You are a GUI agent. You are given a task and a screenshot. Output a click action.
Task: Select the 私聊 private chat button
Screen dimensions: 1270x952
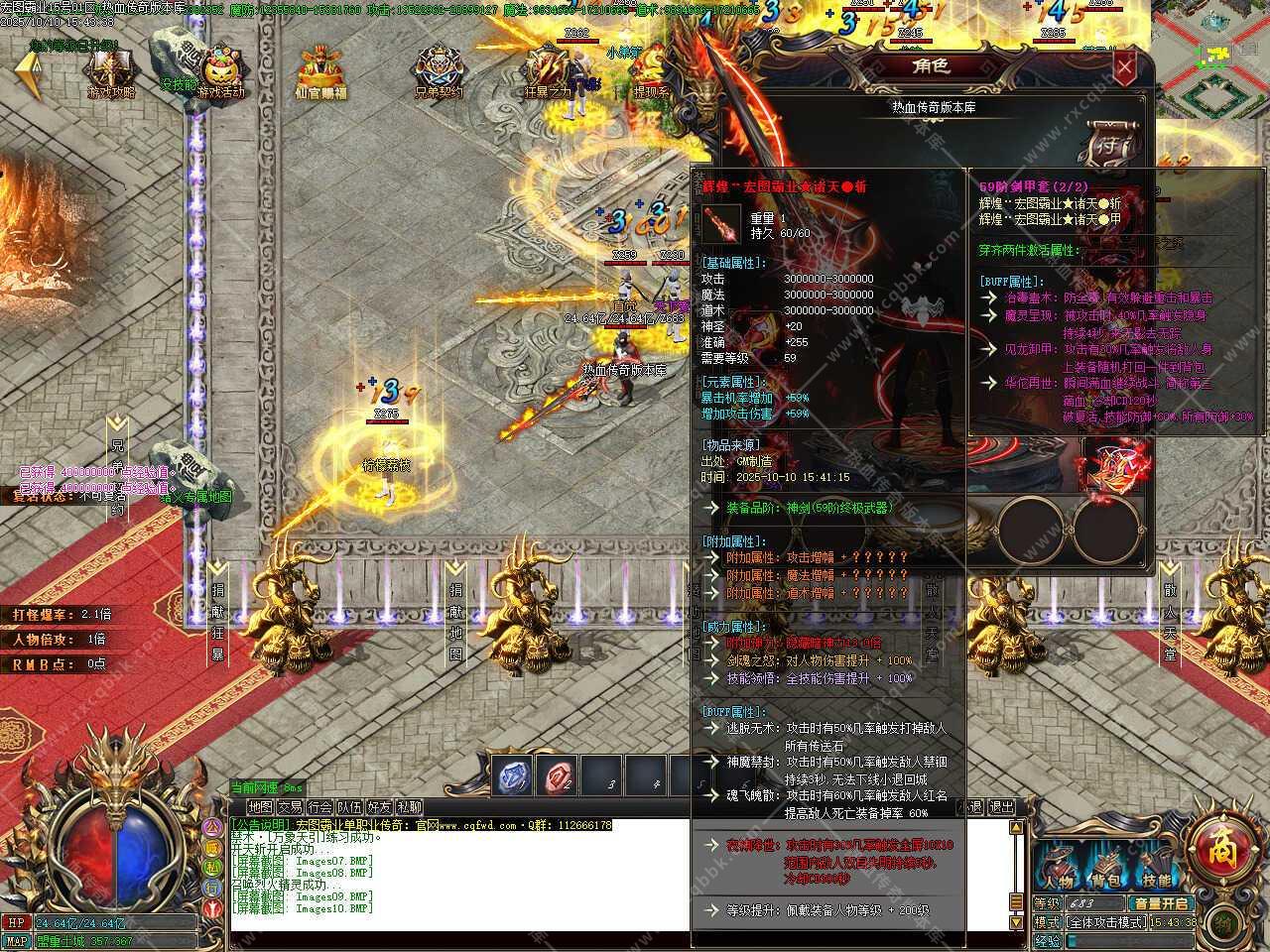(x=409, y=807)
